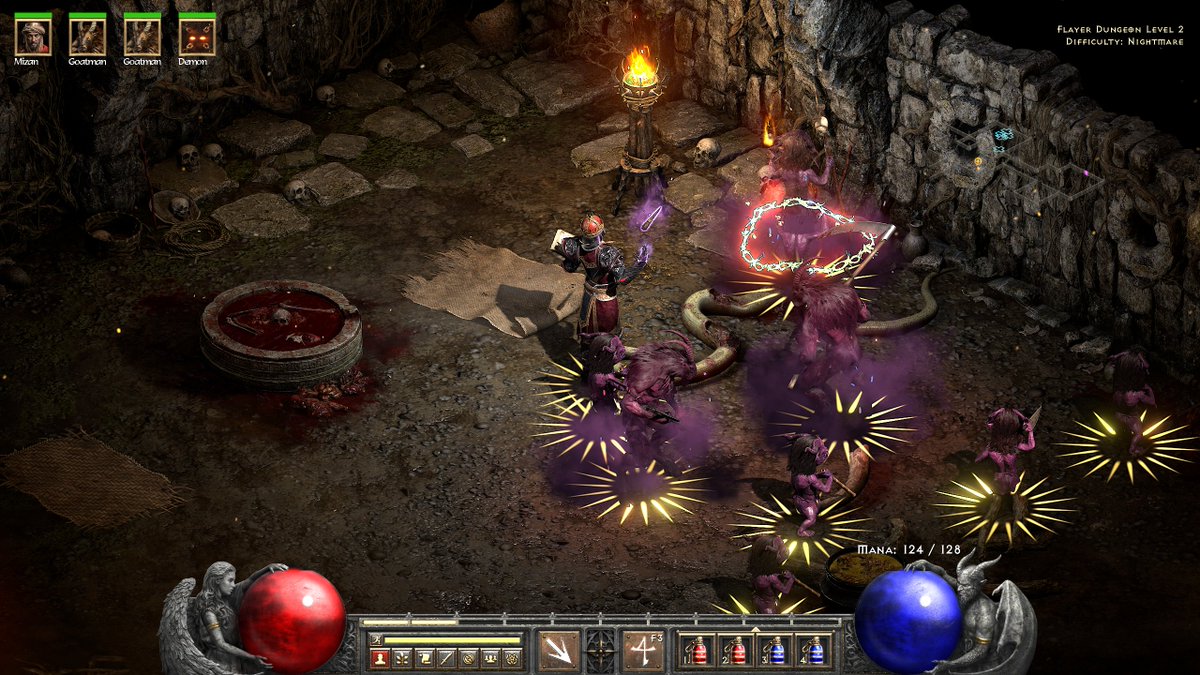1200x675 pixels.
Task: Open the character sheet from the mini menu
Action: tap(380, 659)
